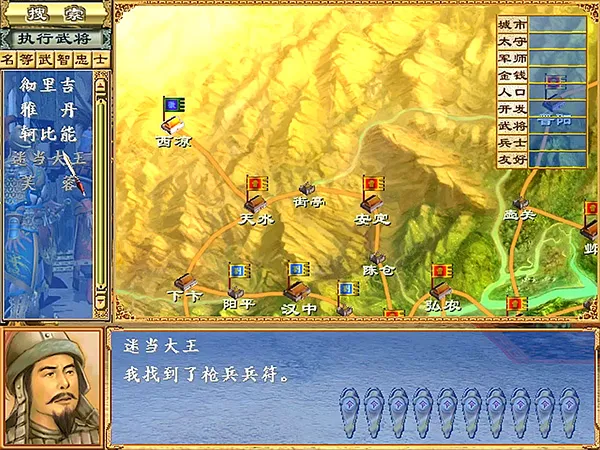600x450 pixels.
Task: Select the city 天水 on the map
Action: pos(255,201)
